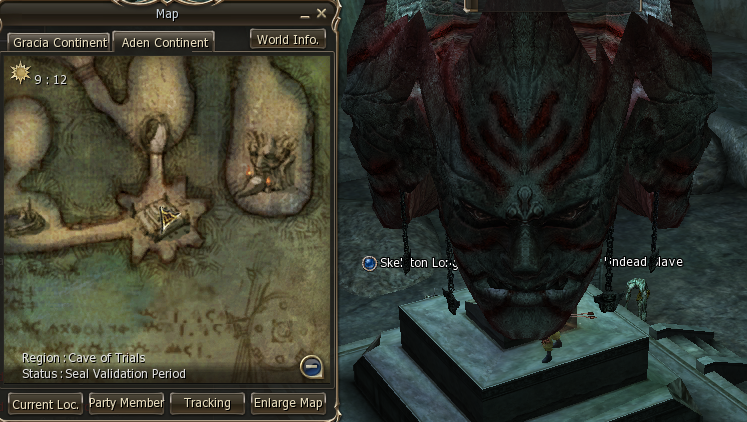
Task: Select the Aden Continent tab
Action: [x=163, y=43]
